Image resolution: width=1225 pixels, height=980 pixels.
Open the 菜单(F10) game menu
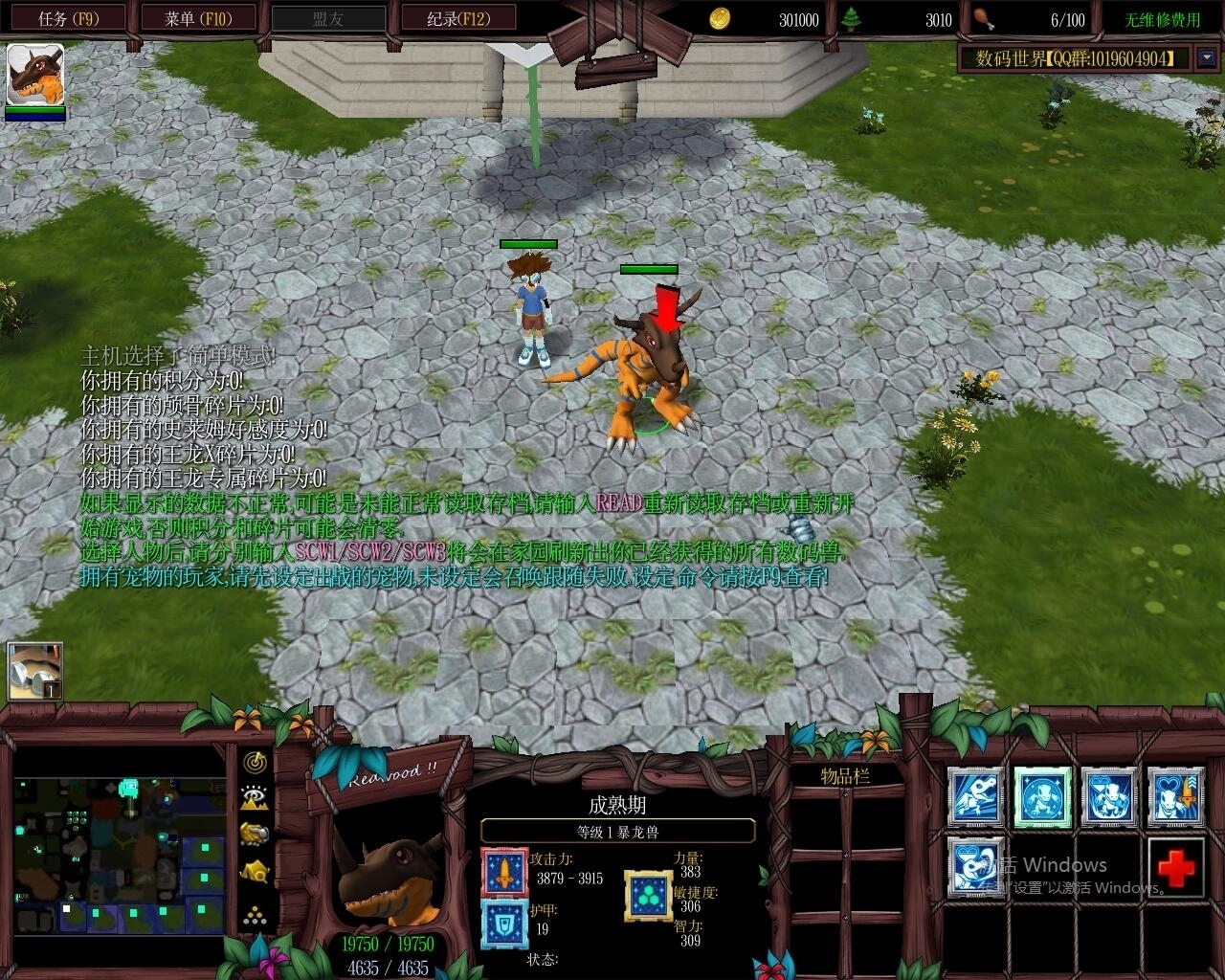click(x=198, y=16)
